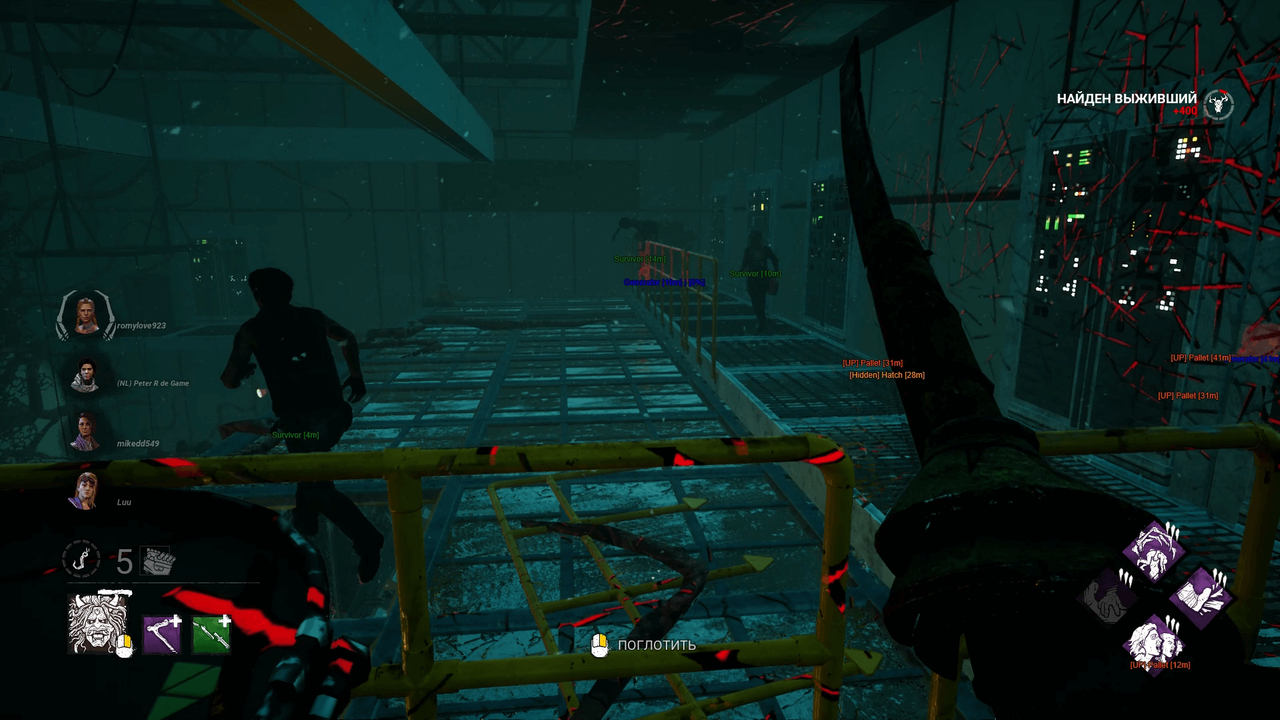Click the purple bone-shaped add-on icon
This screenshot has height=720, width=1280.
point(162,632)
